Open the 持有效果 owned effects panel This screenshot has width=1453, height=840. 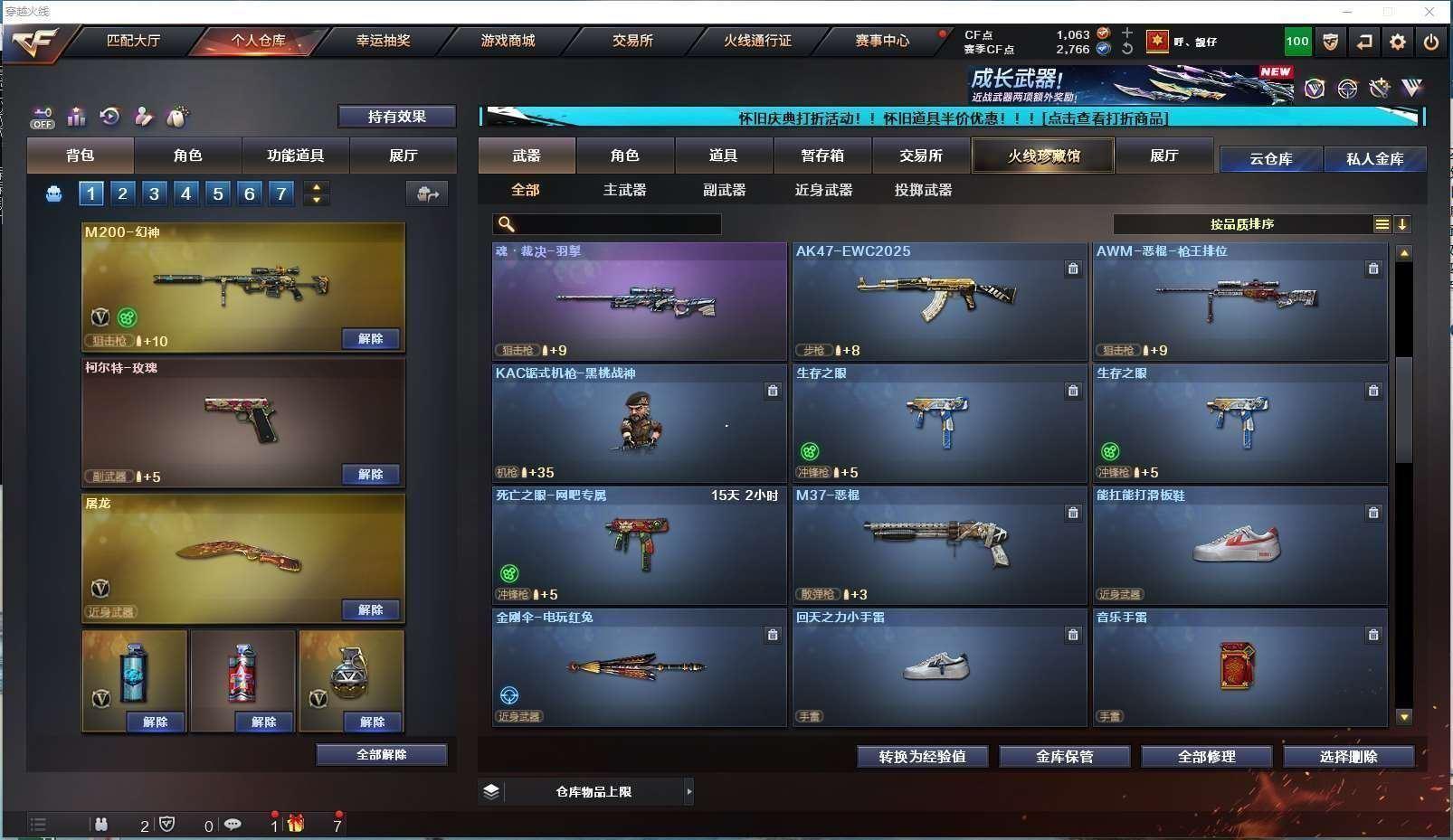pyautogui.click(x=396, y=117)
